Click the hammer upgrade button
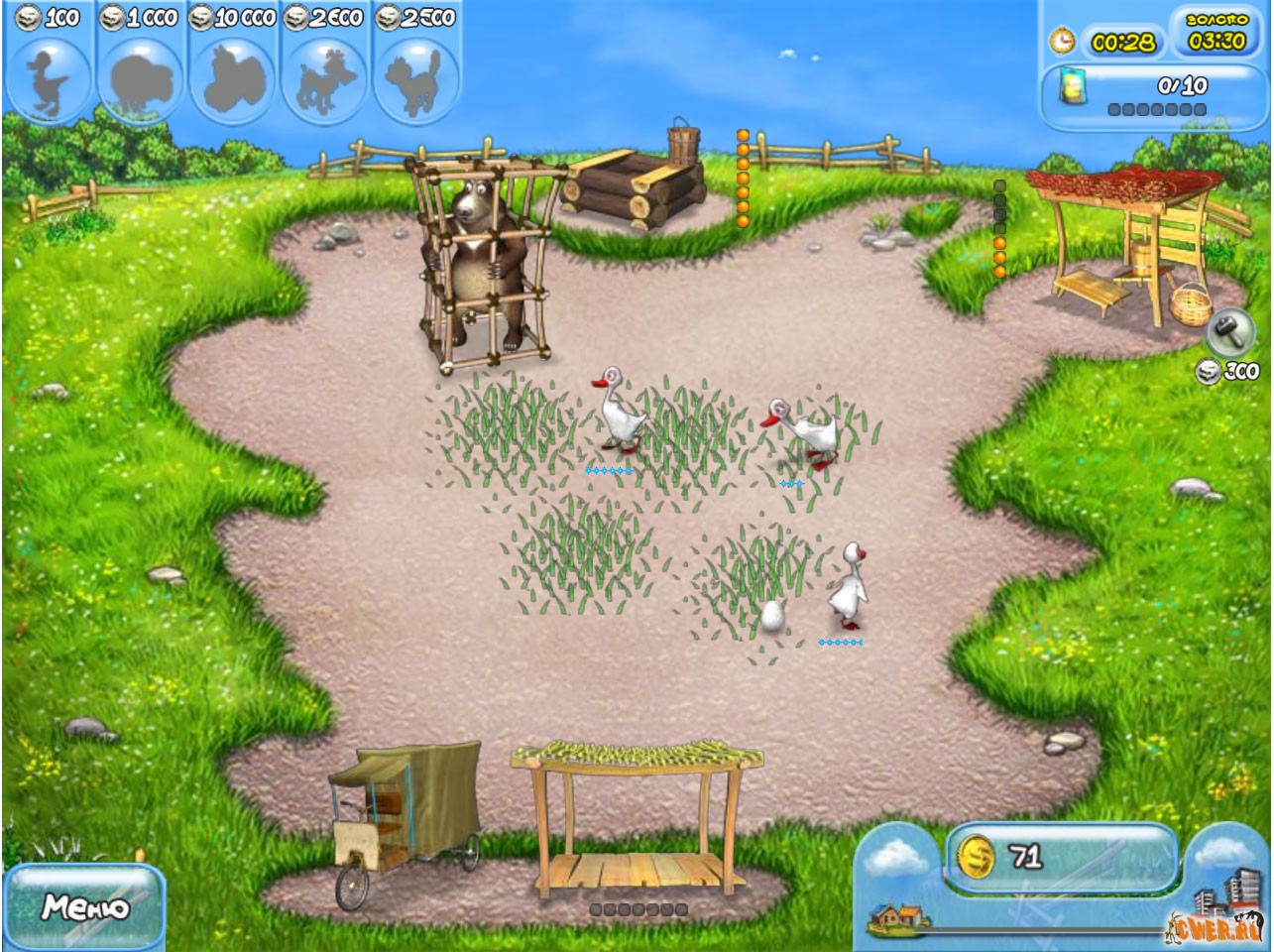The image size is (1274, 952). click(x=1230, y=332)
